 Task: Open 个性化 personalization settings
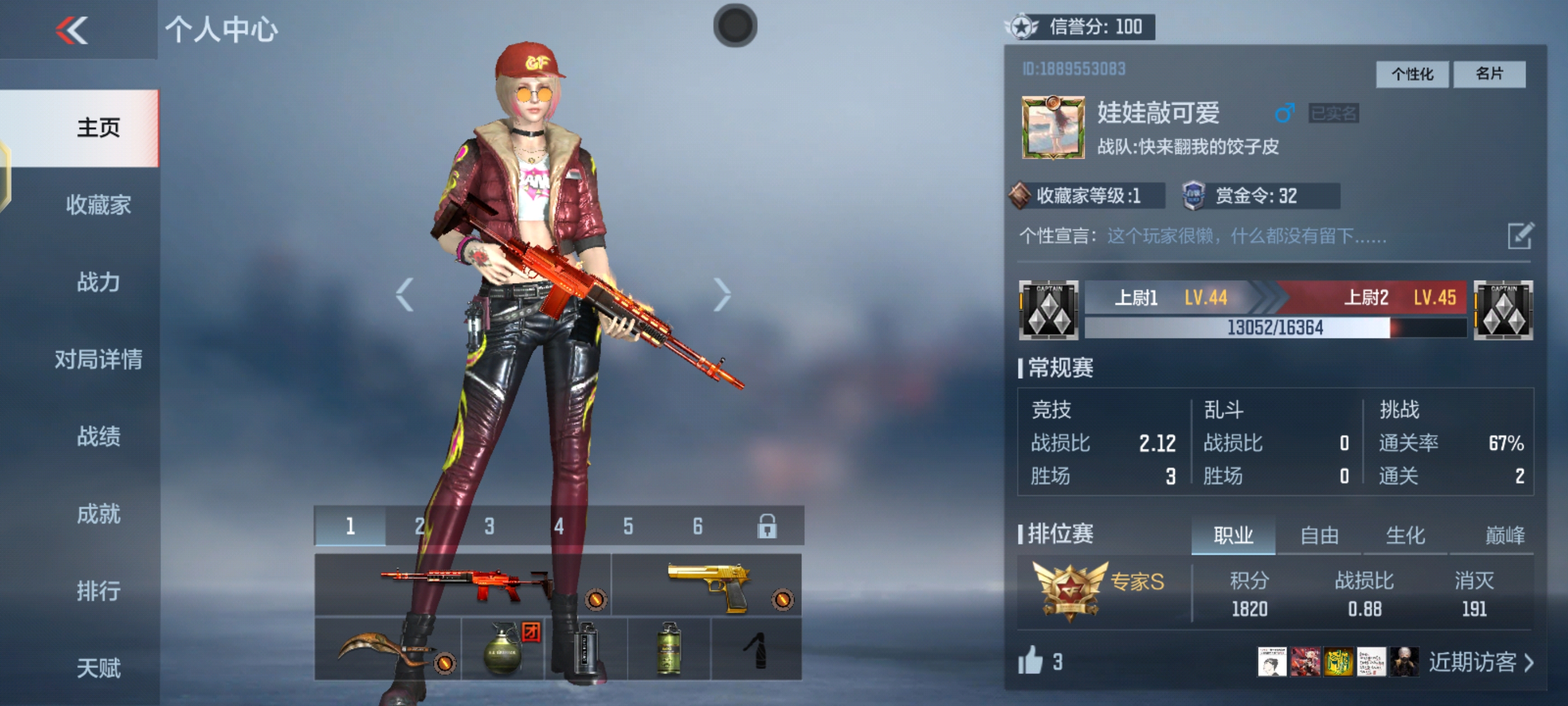pyautogui.click(x=1412, y=75)
